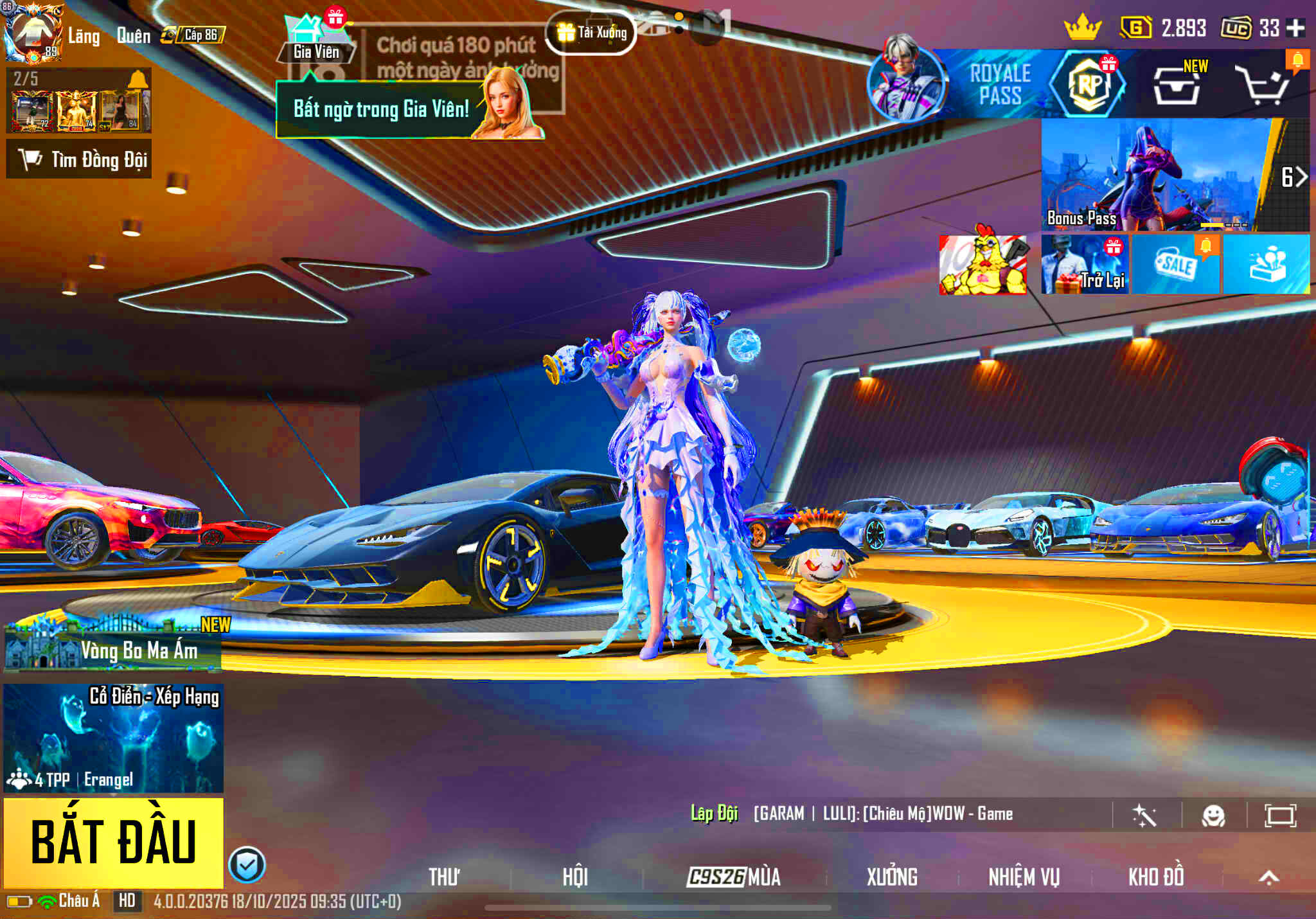The height and width of the screenshot is (919, 1316).
Task: Open the emote smiley face icon
Action: (x=1213, y=816)
